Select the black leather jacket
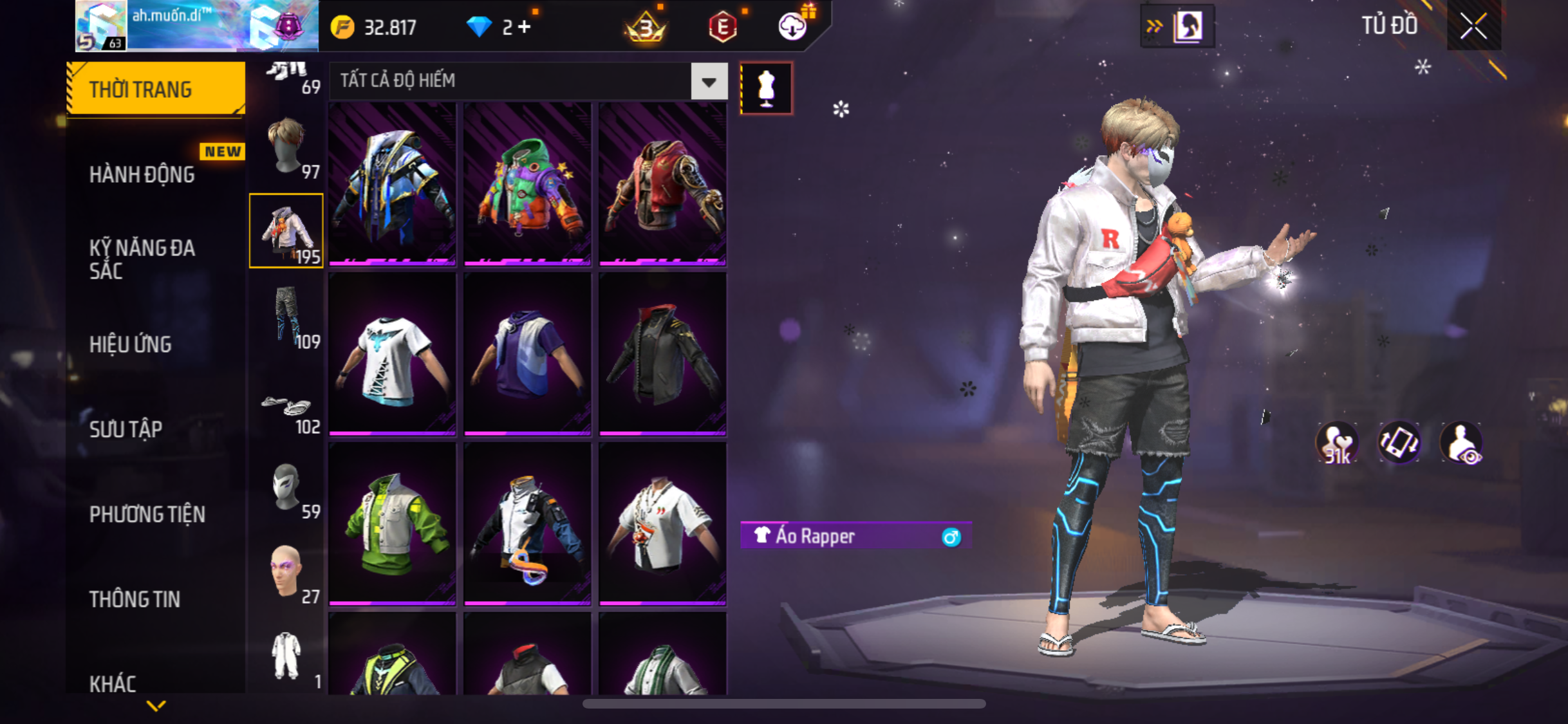This screenshot has height=724, width=1568. click(x=662, y=355)
